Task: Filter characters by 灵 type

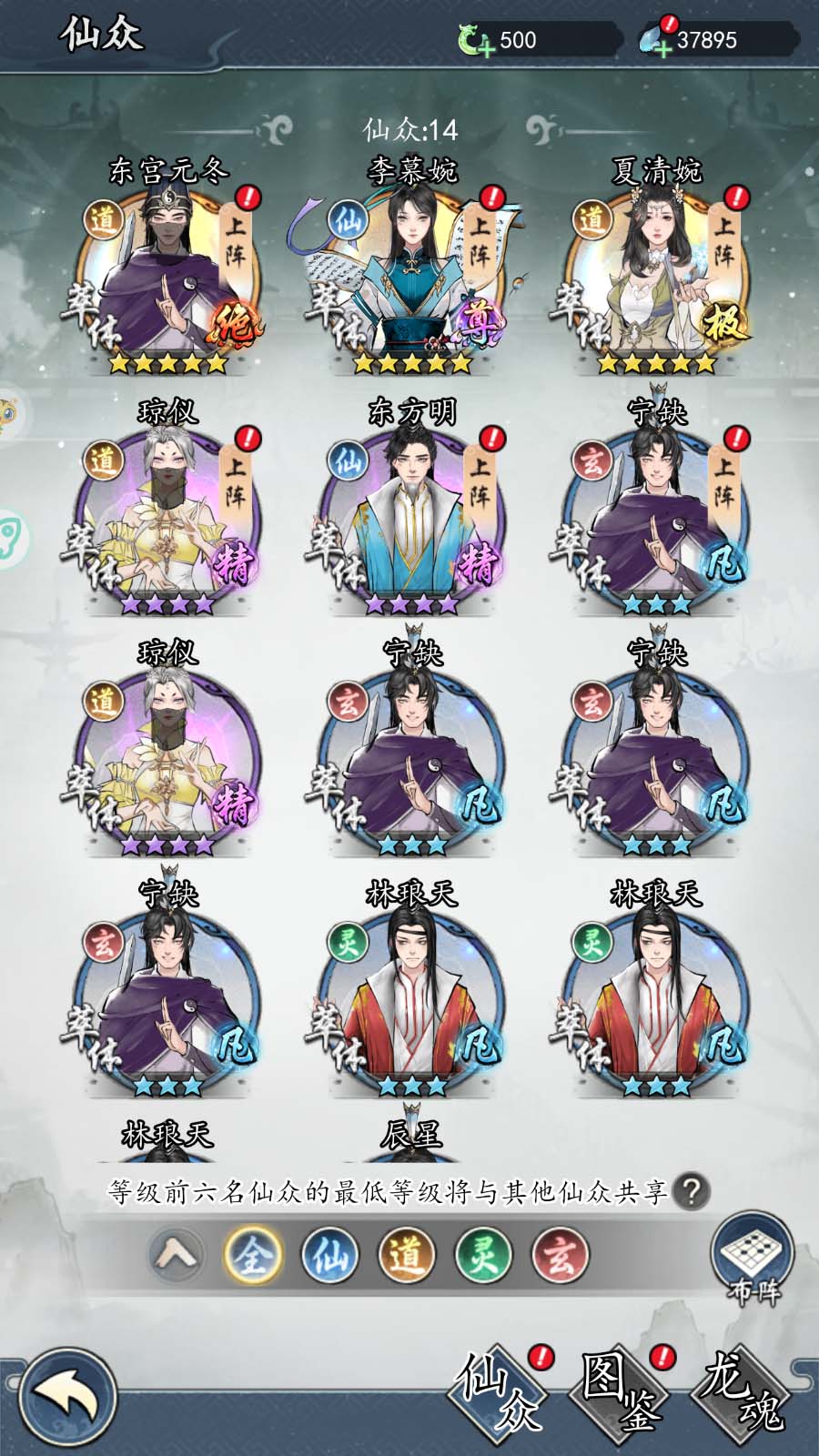Action: click(x=483, y=1256)
